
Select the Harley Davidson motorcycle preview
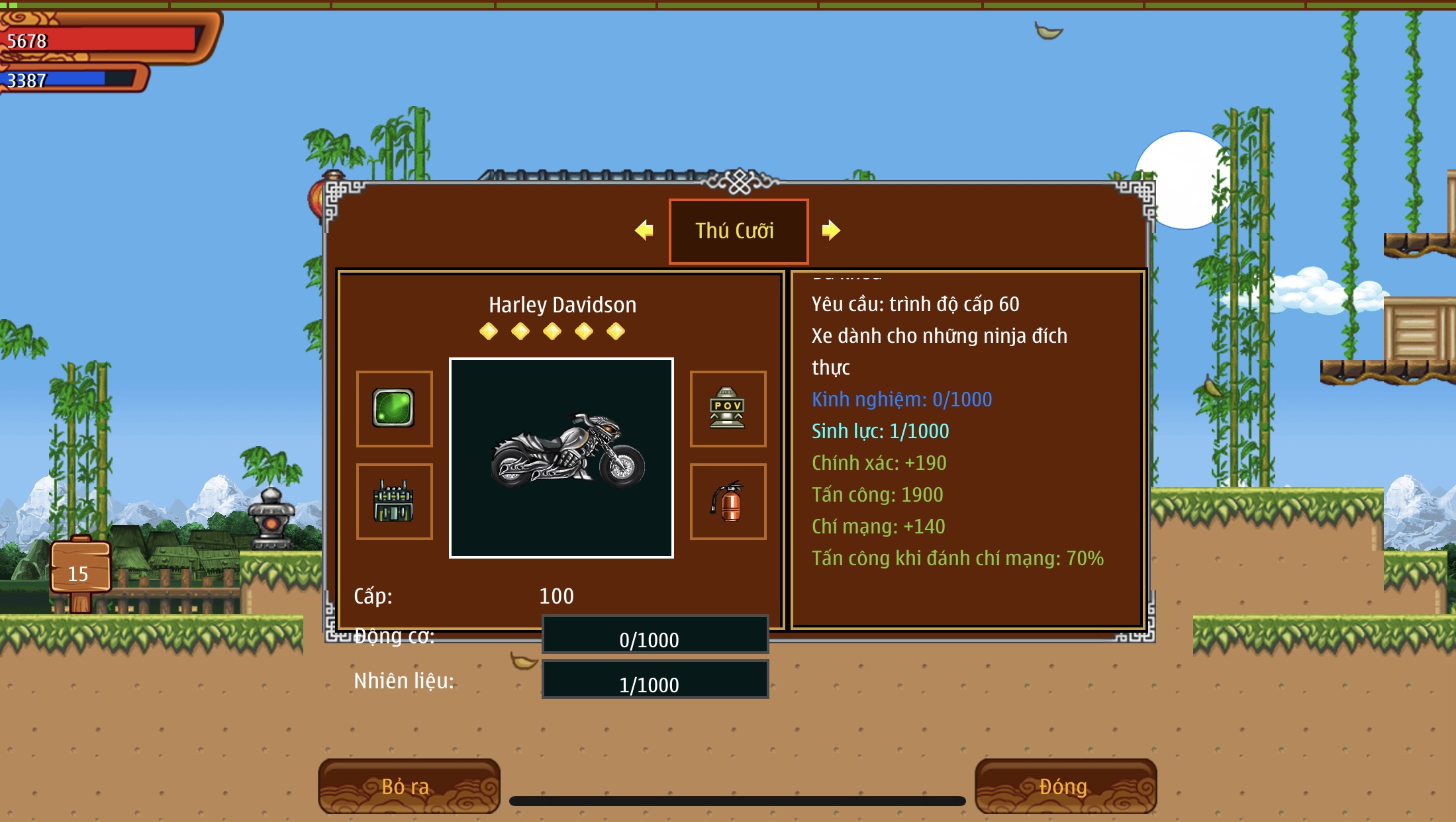[x=561, y=458]
